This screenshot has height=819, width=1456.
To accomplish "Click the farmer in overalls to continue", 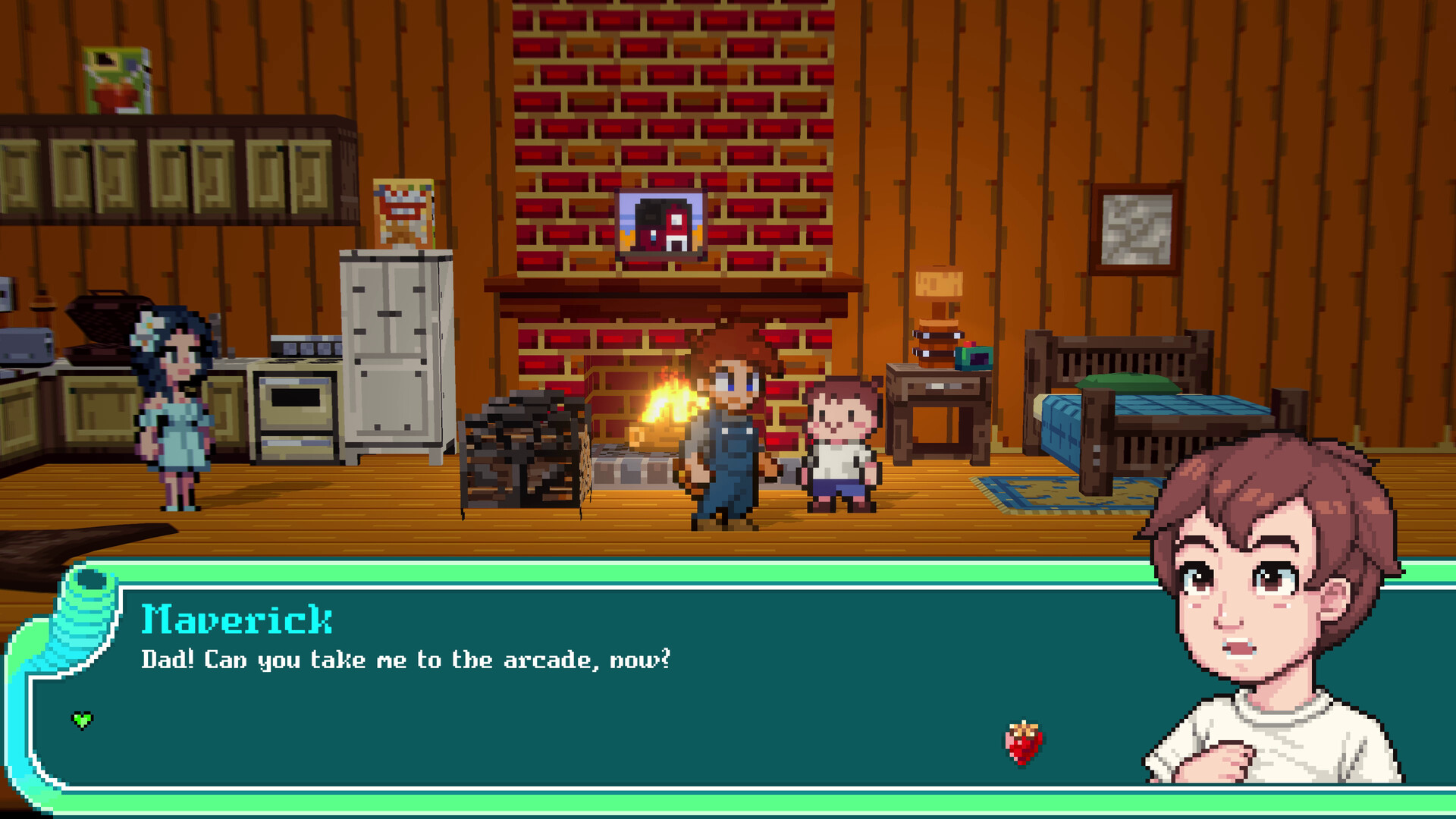I will pyautogui.click(x=726, y=432).
